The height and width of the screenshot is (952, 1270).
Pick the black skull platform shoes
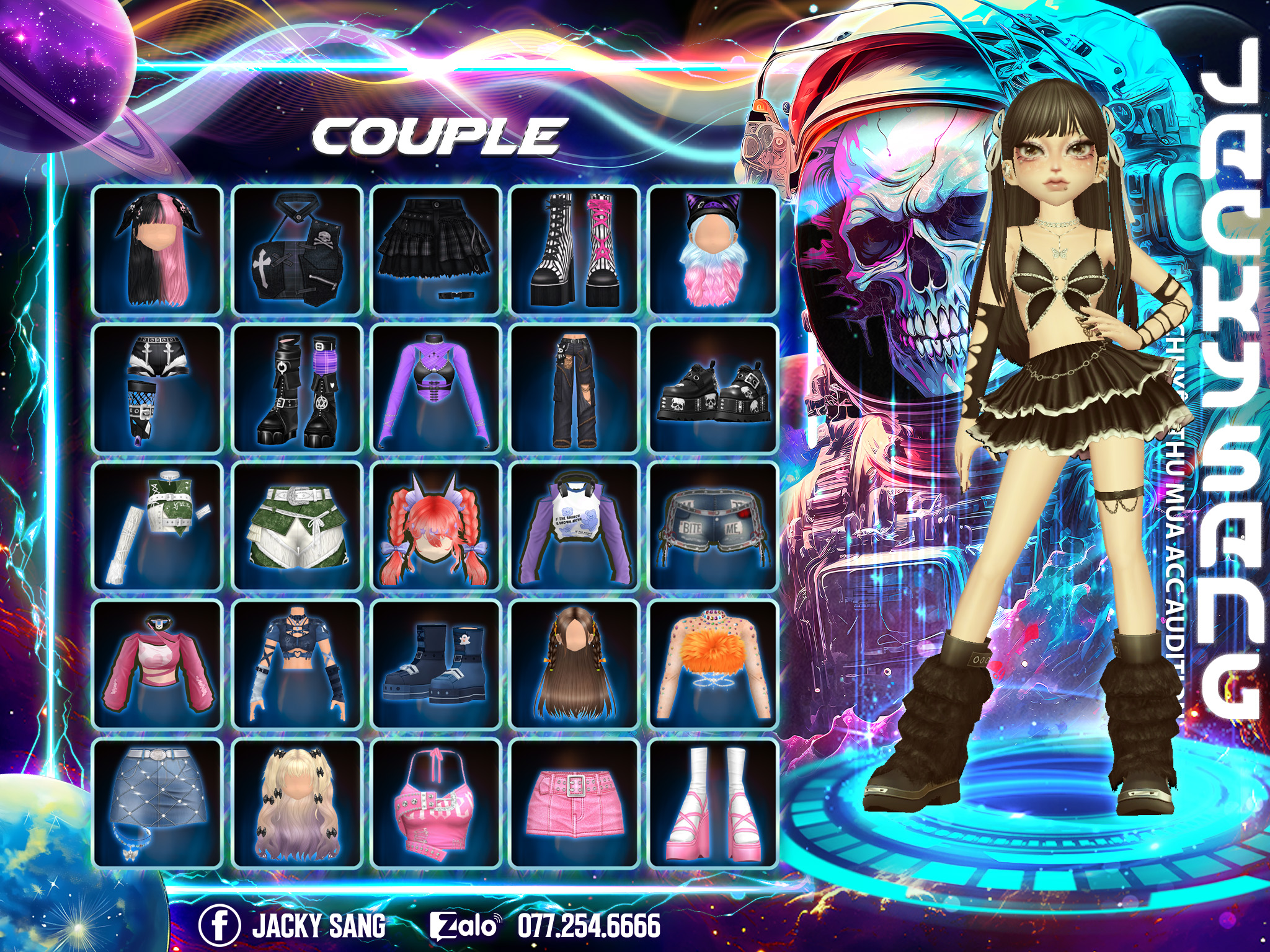pyautogui.click(x=713, y=388)
